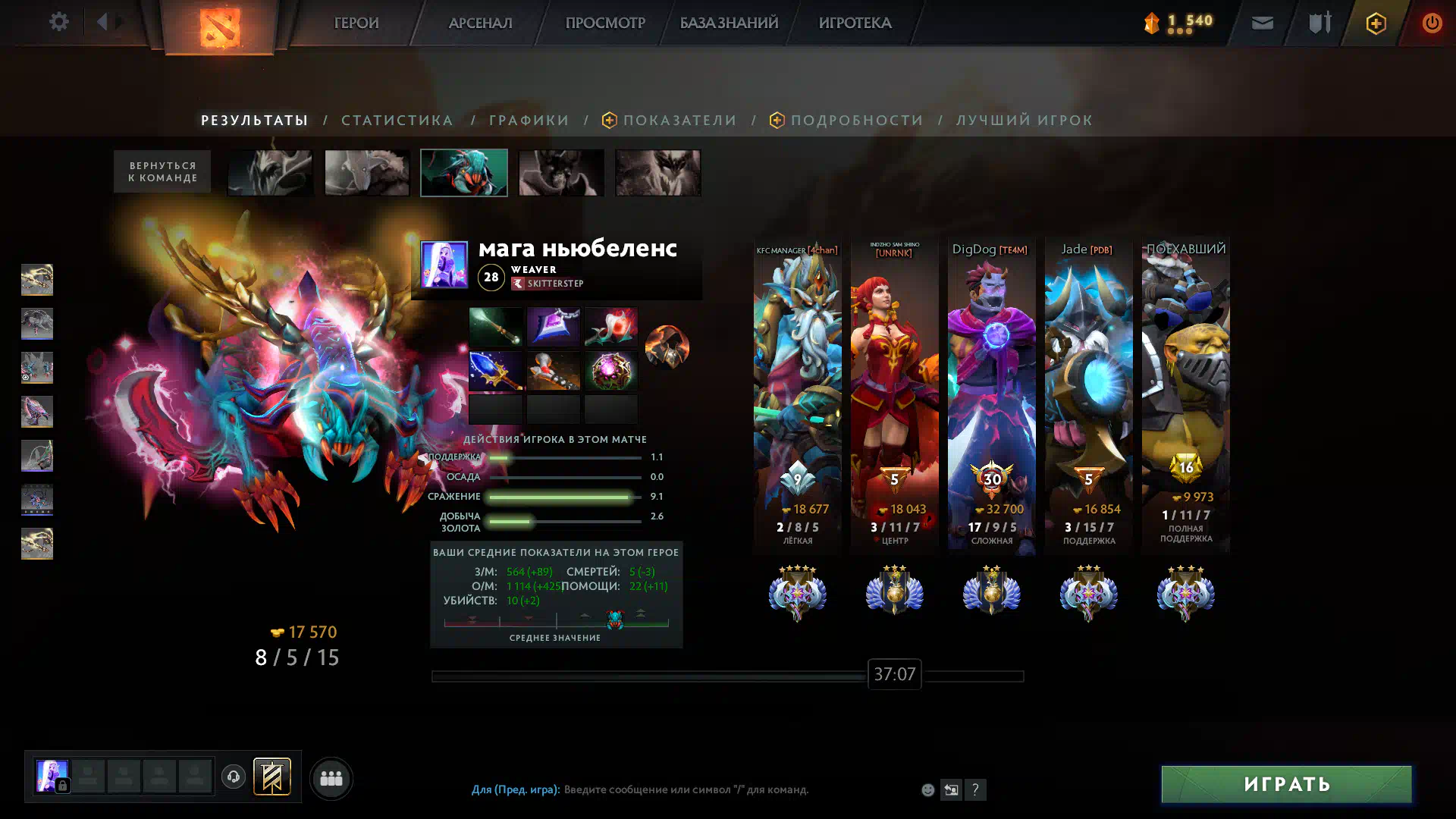Open the party members round button

coord(331,778)
